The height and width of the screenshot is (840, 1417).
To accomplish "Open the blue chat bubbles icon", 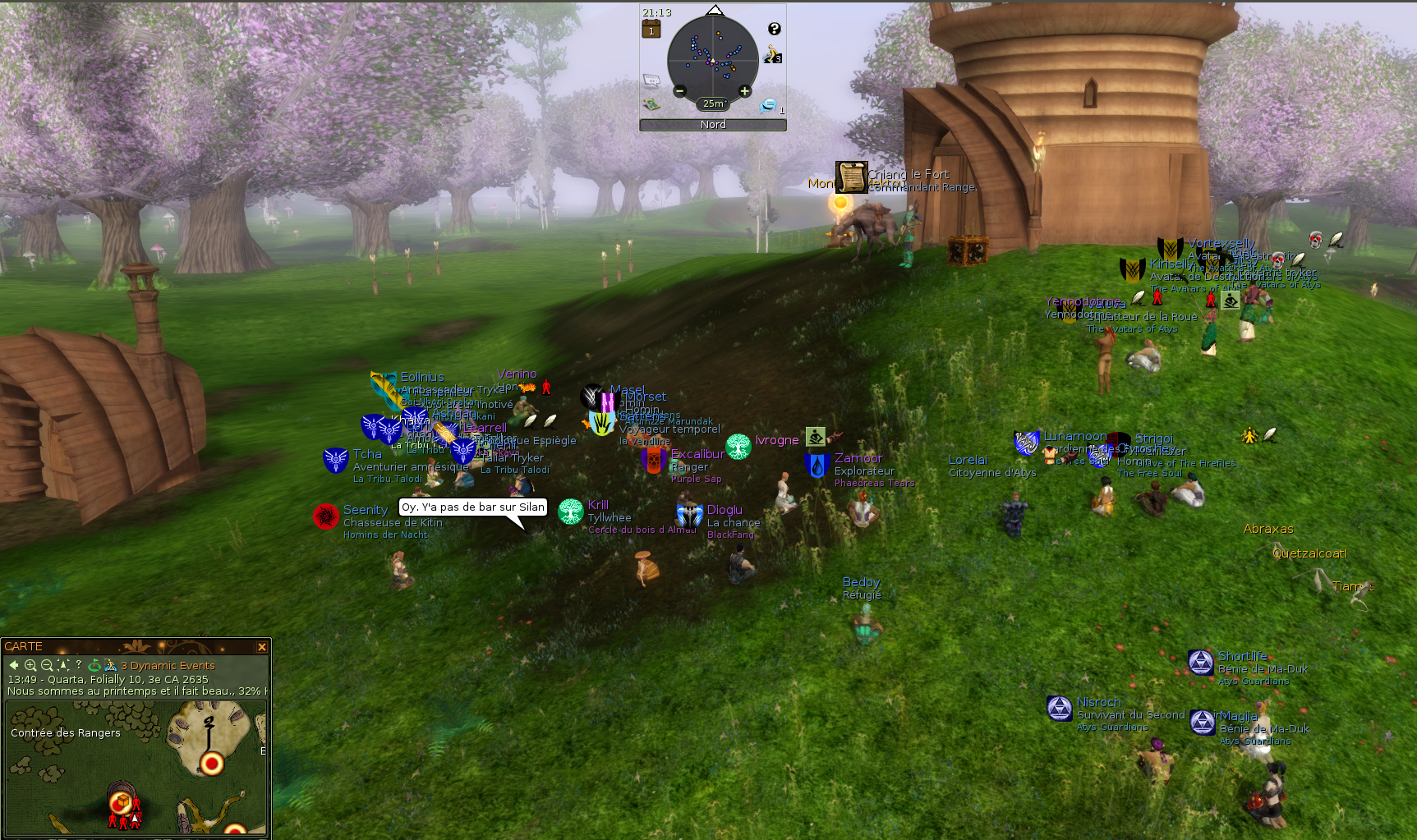I will click(x=768, y=105).
